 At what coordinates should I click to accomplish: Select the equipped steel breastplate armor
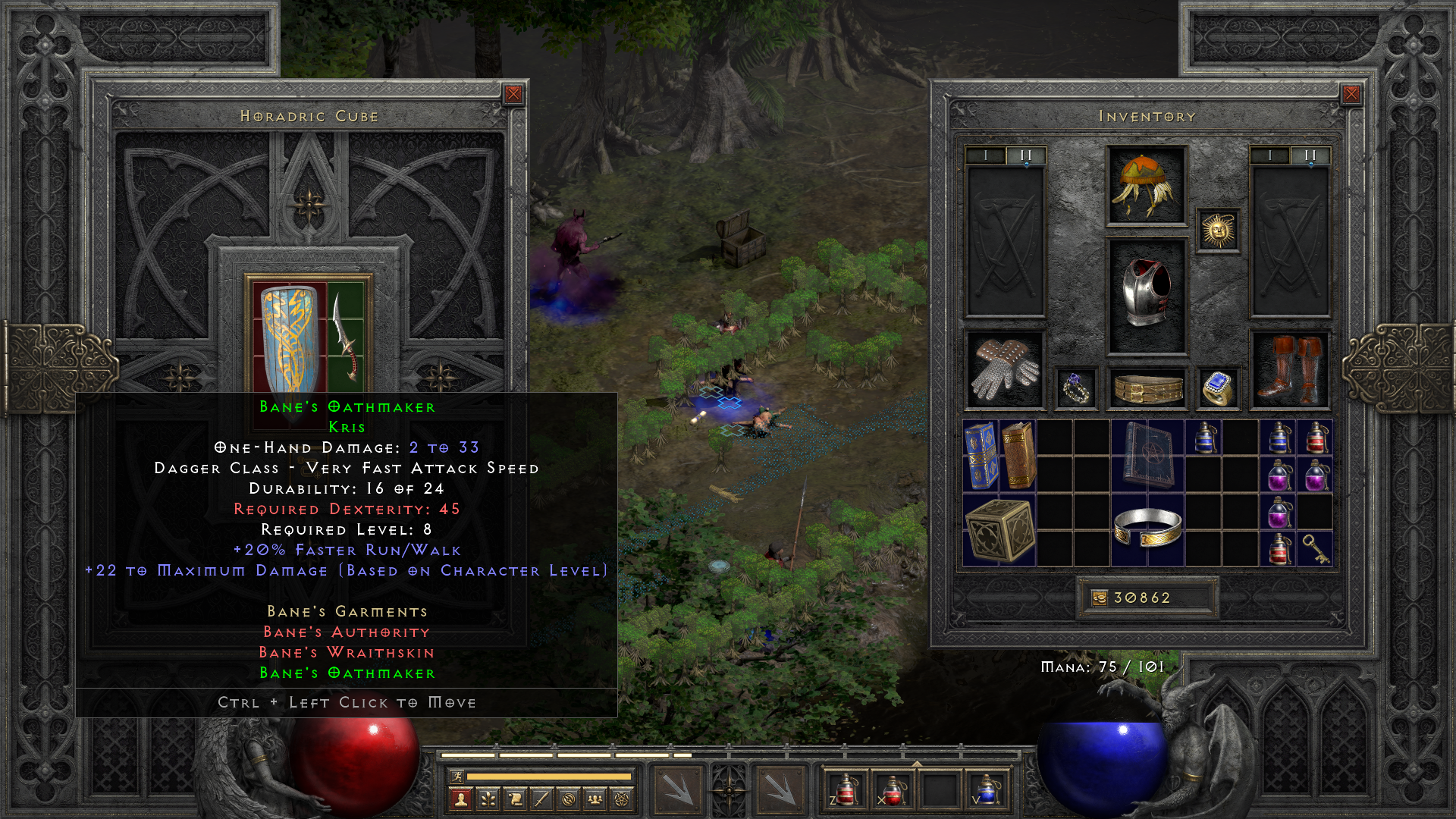pyautogui.click(x=1146, y=296)
